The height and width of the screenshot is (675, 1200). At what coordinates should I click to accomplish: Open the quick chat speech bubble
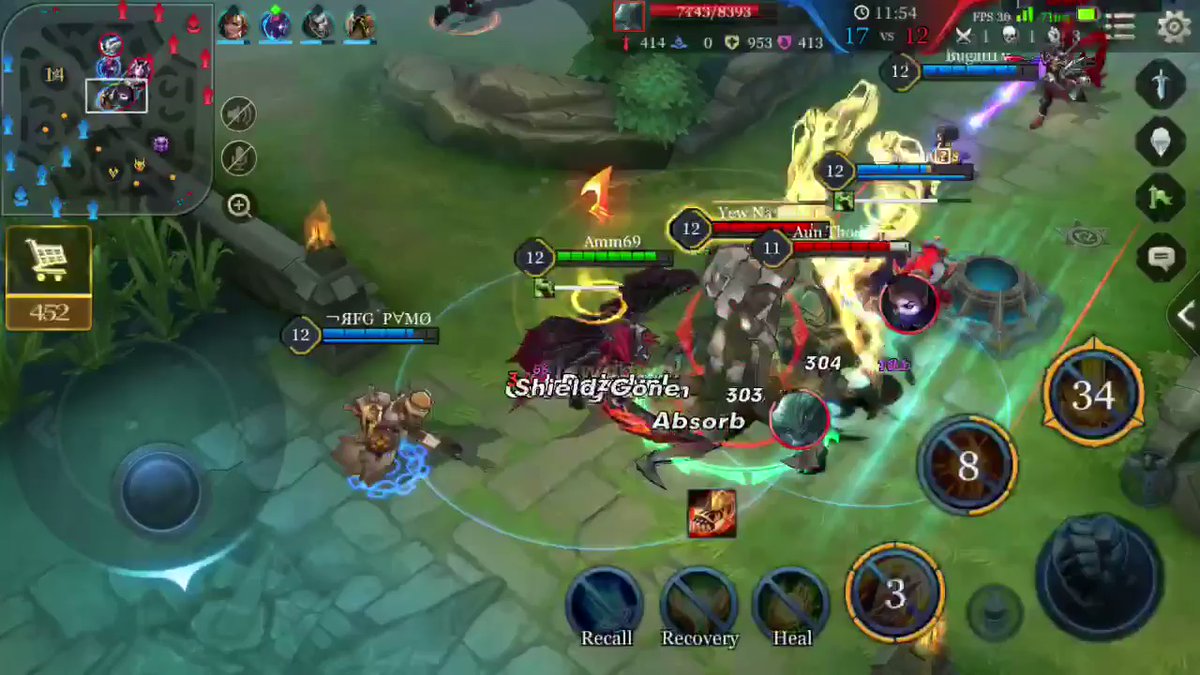[x=1160, y=258]
